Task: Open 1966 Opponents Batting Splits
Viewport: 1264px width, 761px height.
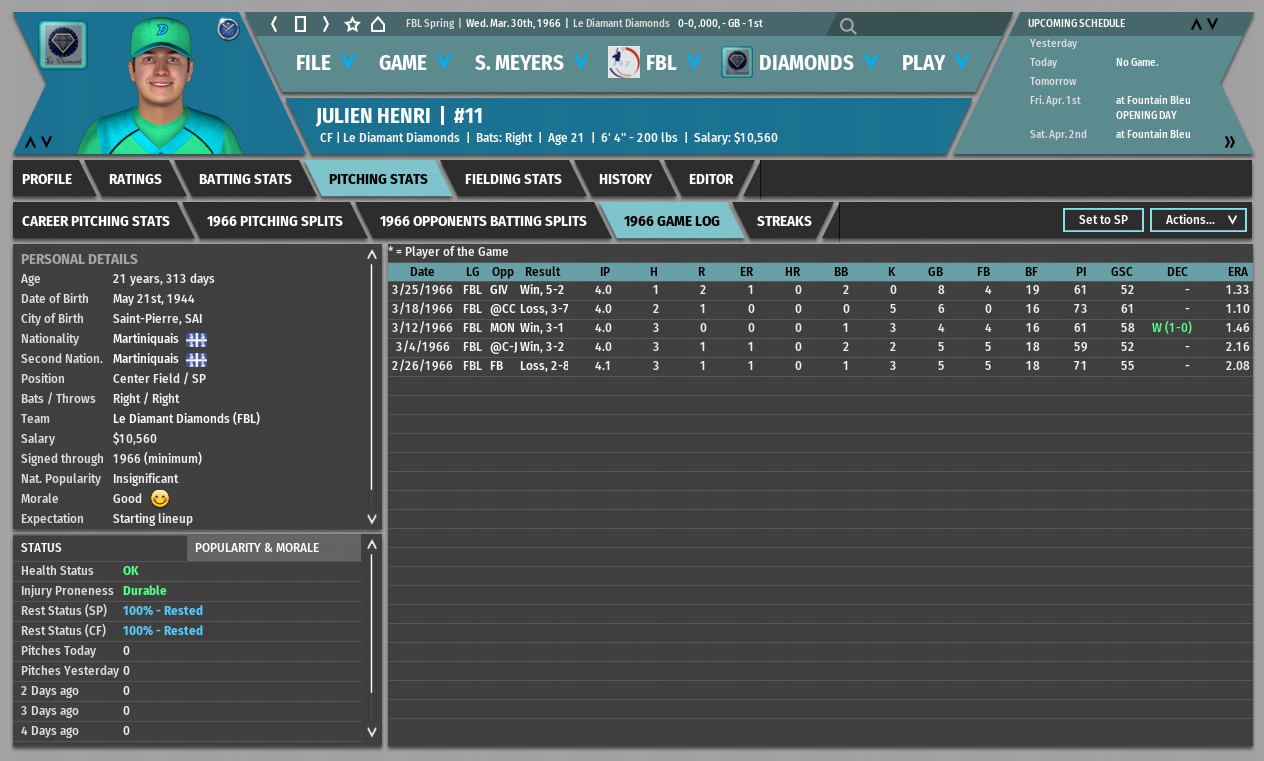Action: pyautogui.click(x=483, y=221)
